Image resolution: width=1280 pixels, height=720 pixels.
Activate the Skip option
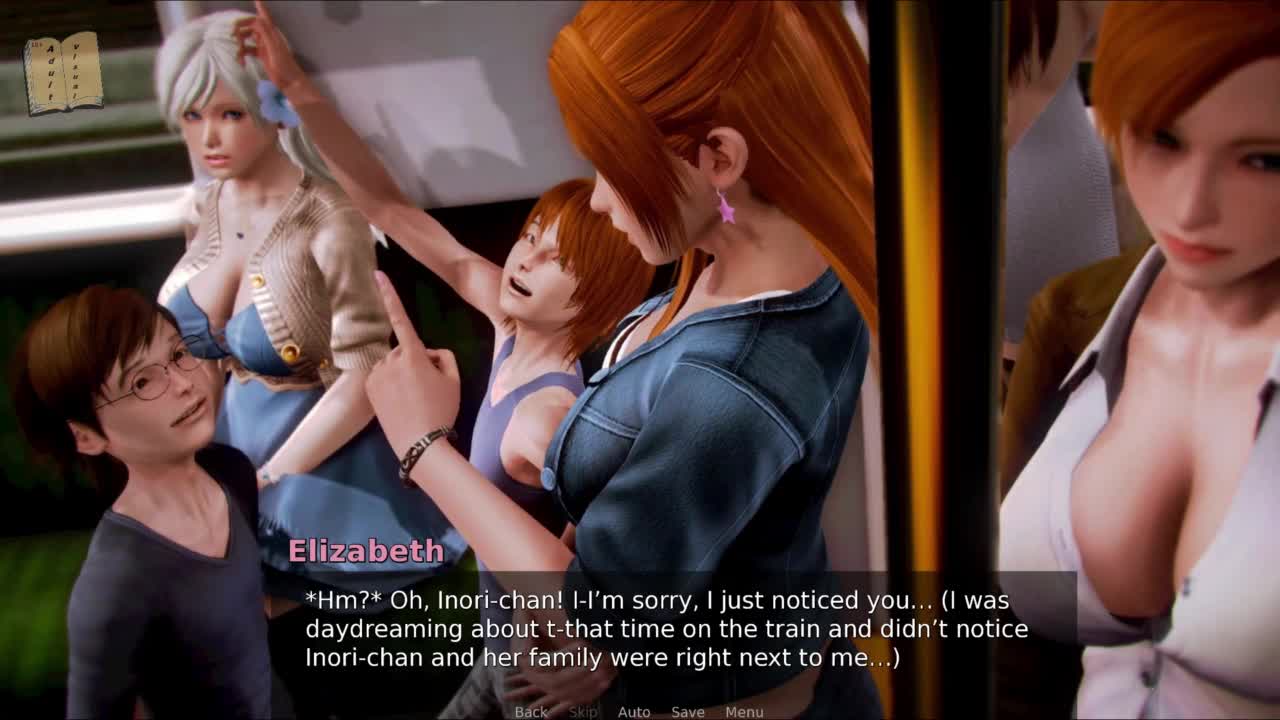(x=583, y=712)
